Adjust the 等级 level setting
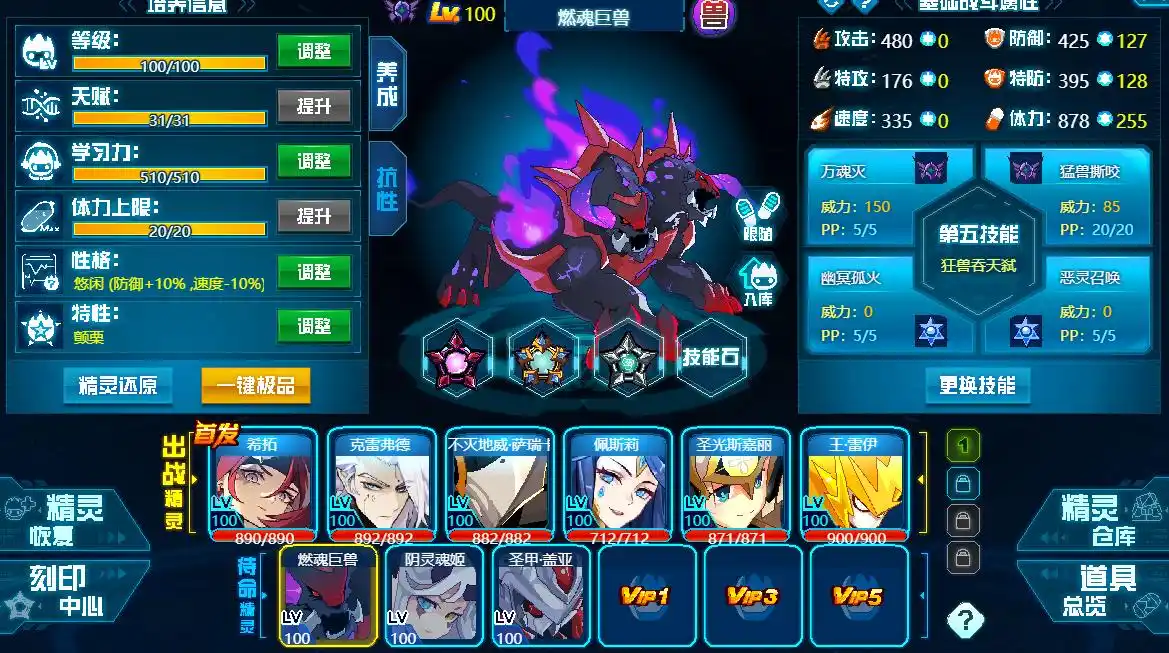Viewport: 1169px width, 653px height. point(314,50)
